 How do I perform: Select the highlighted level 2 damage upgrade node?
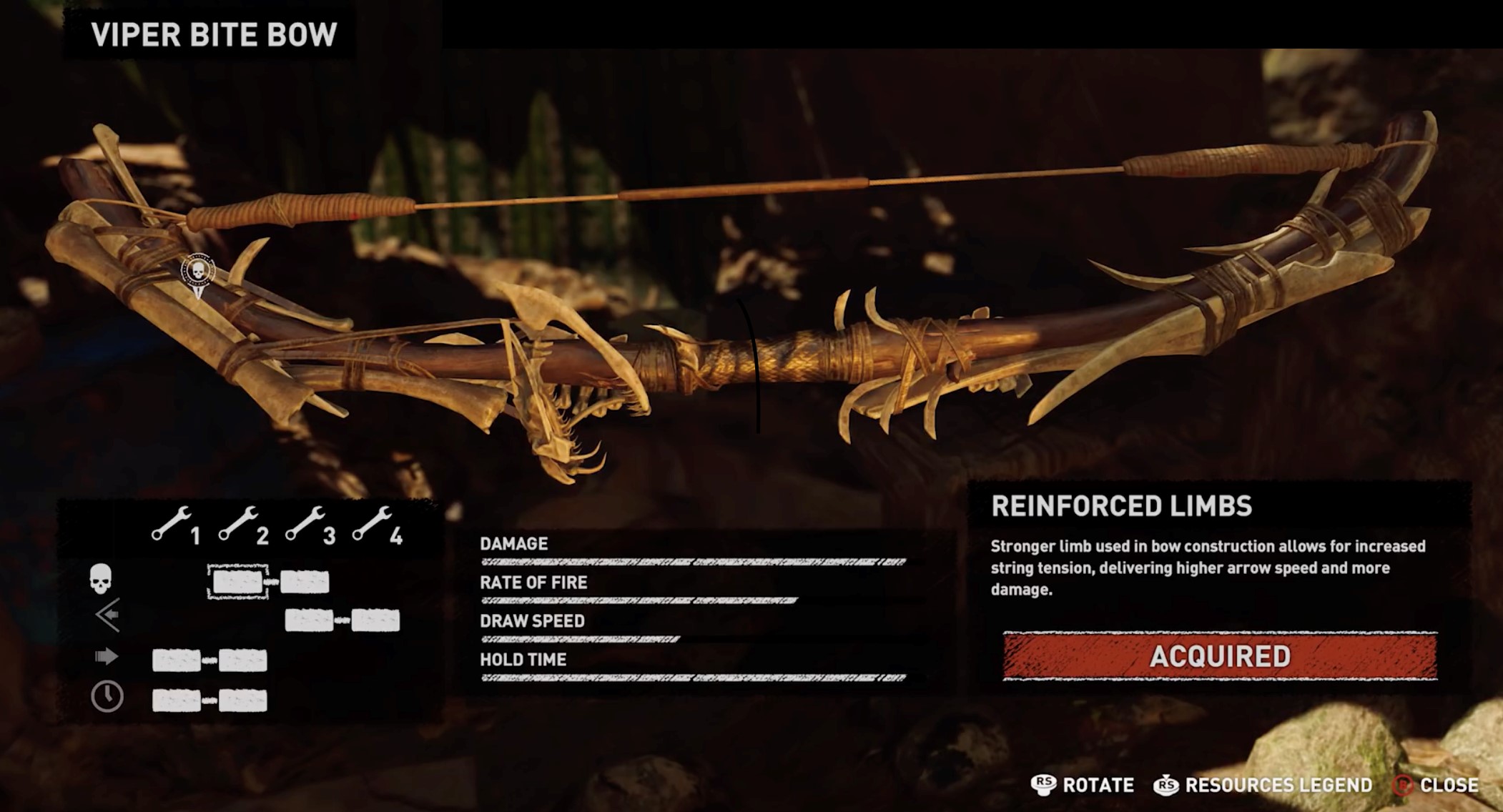(237, 582)
